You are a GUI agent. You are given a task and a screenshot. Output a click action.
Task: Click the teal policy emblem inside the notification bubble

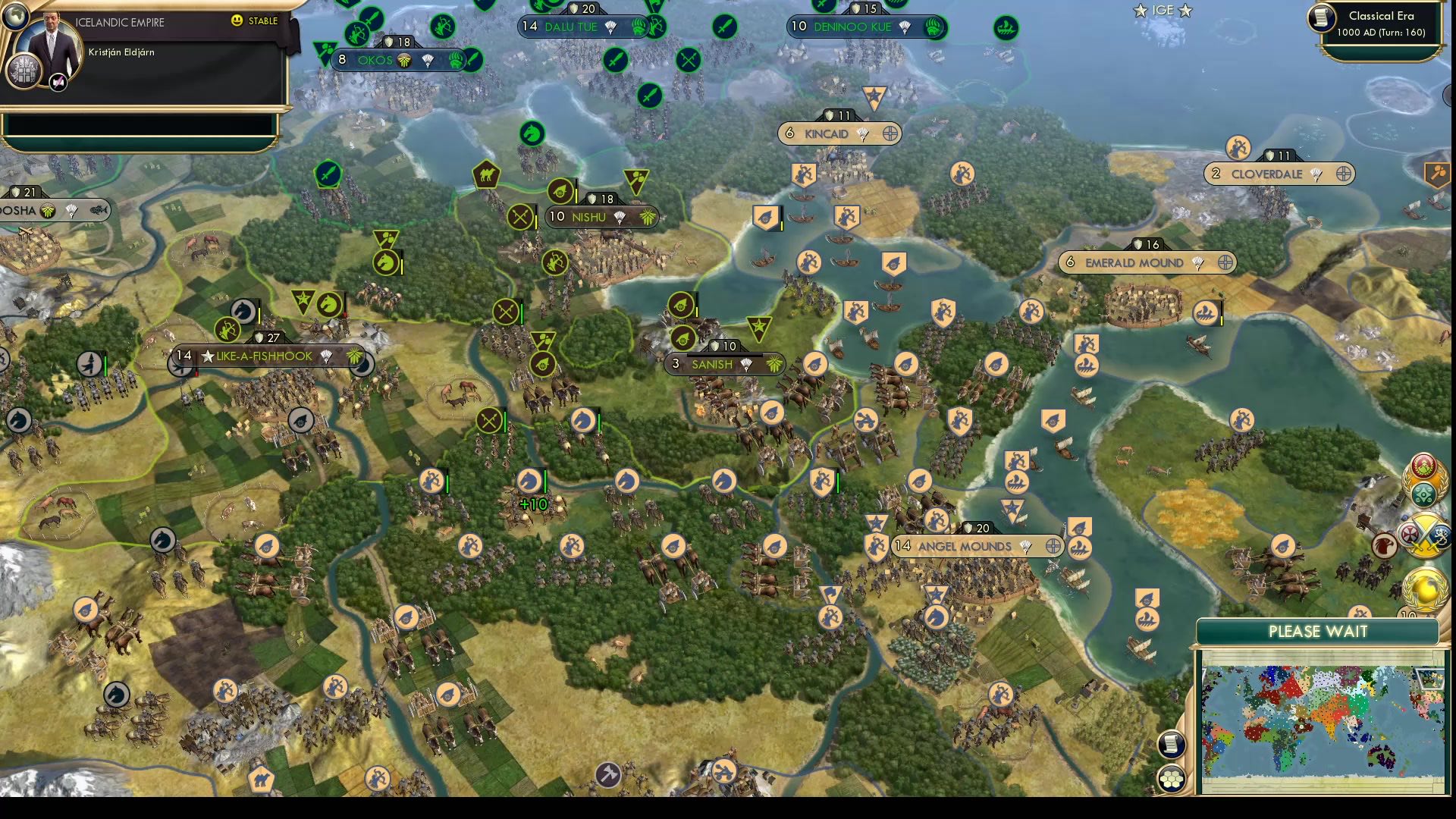point(1425,494)
